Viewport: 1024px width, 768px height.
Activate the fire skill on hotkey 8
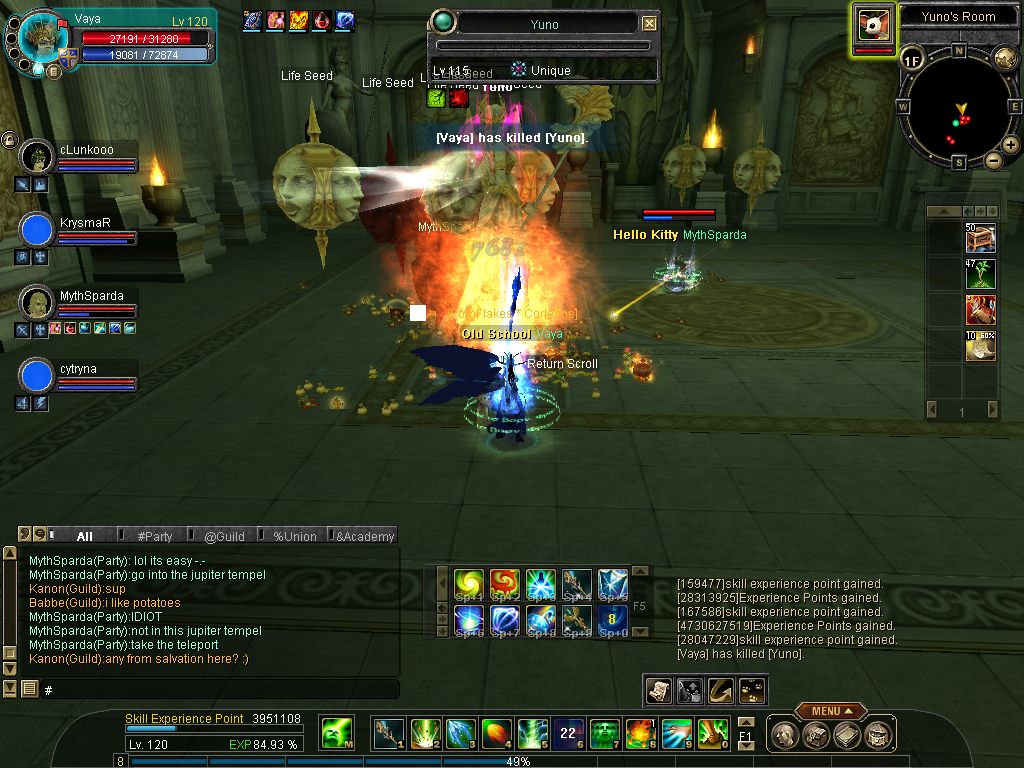pos(640,734)
